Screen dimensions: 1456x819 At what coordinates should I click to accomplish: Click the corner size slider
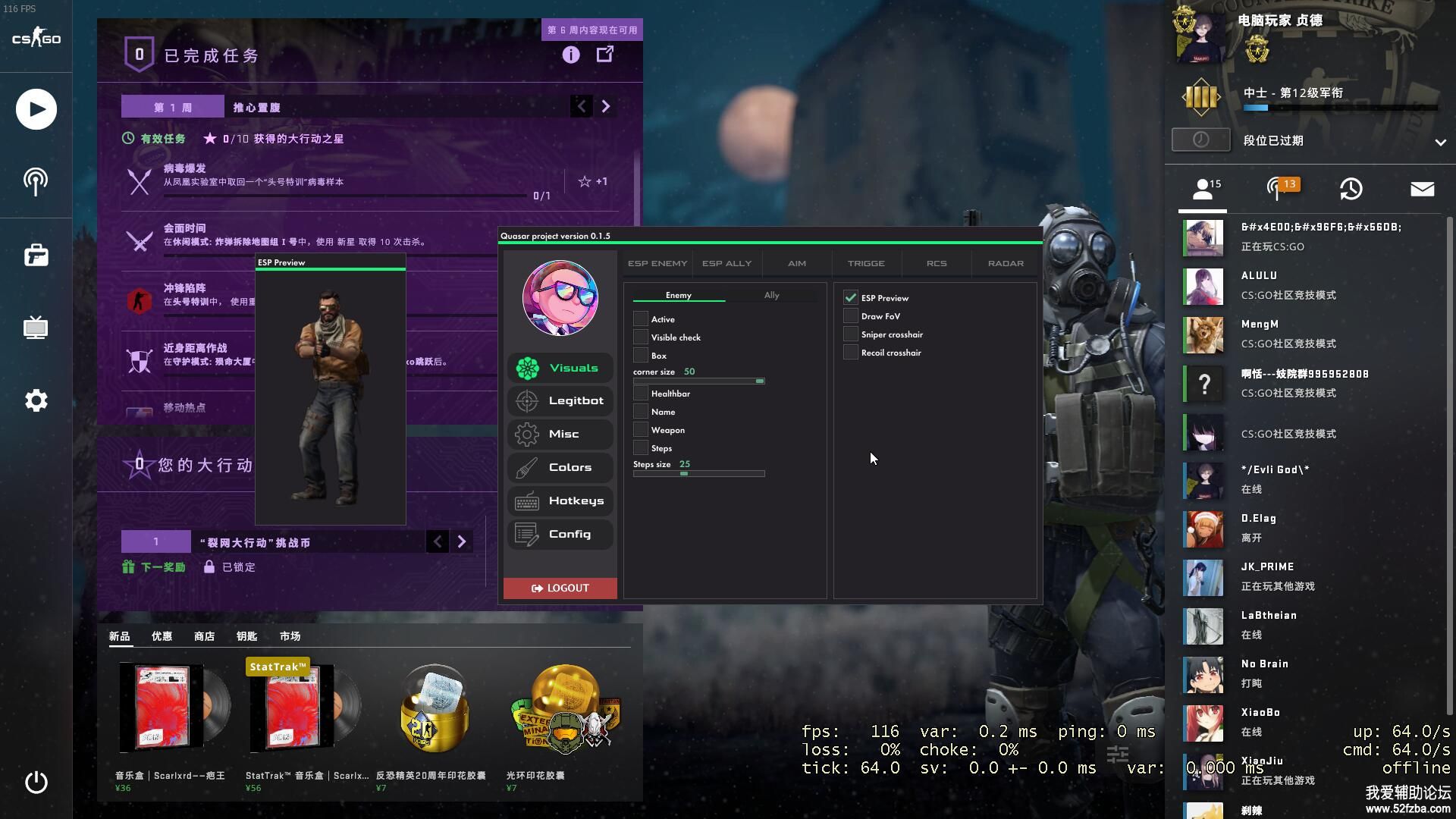tap(698, 381)
